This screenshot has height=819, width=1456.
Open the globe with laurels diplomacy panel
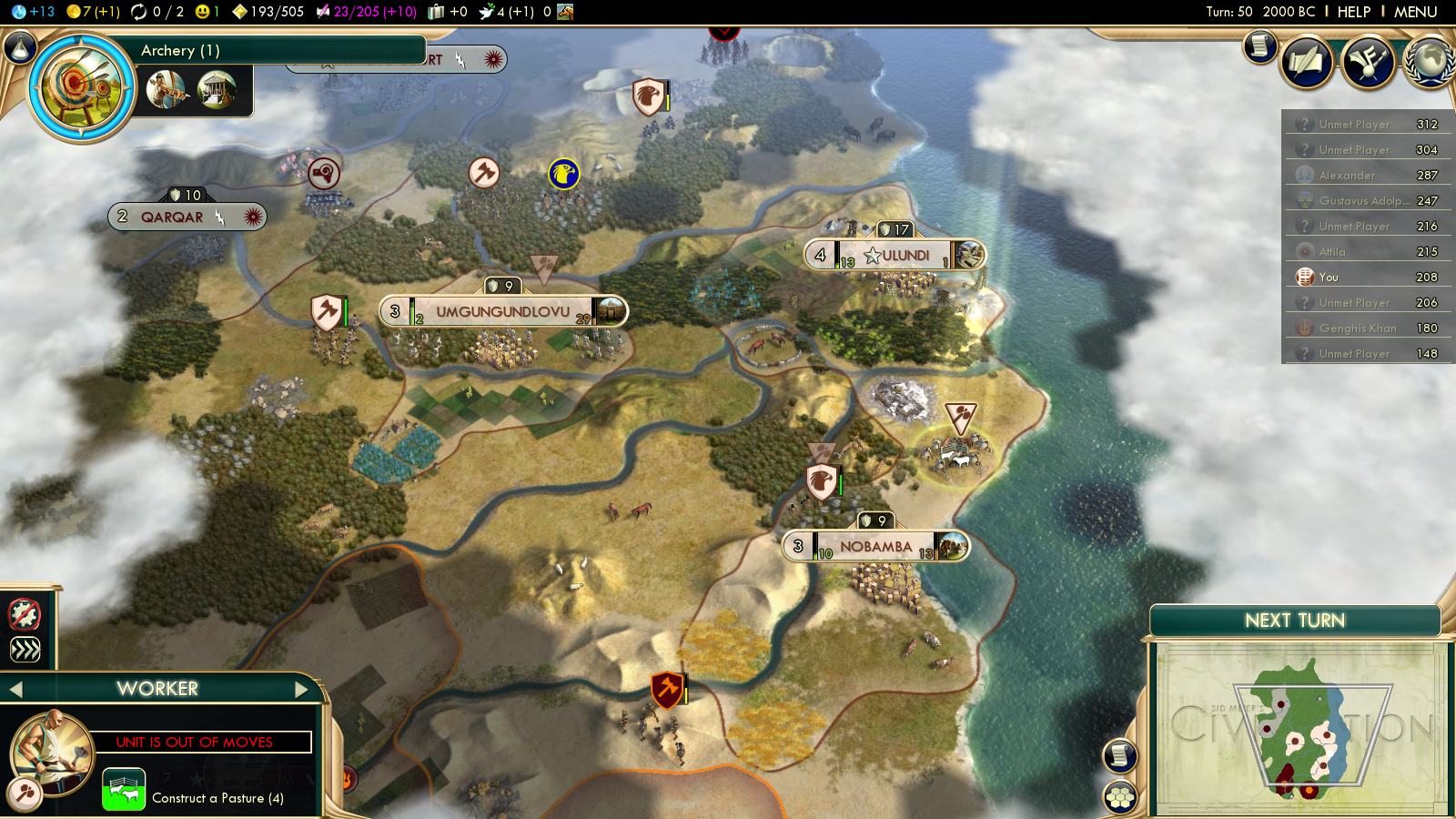1429,62
